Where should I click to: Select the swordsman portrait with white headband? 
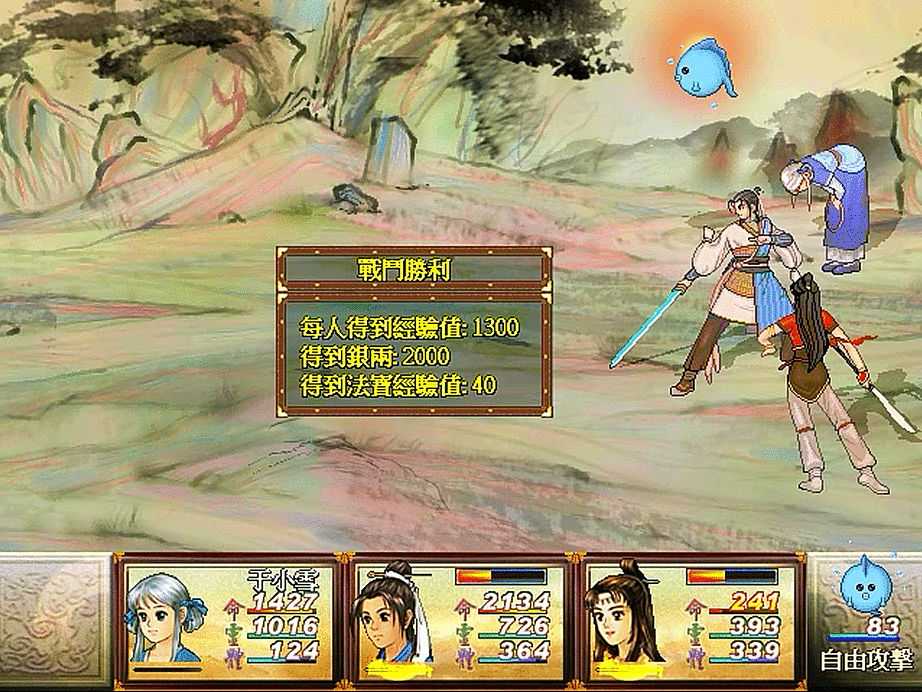(x=391, y=615)
